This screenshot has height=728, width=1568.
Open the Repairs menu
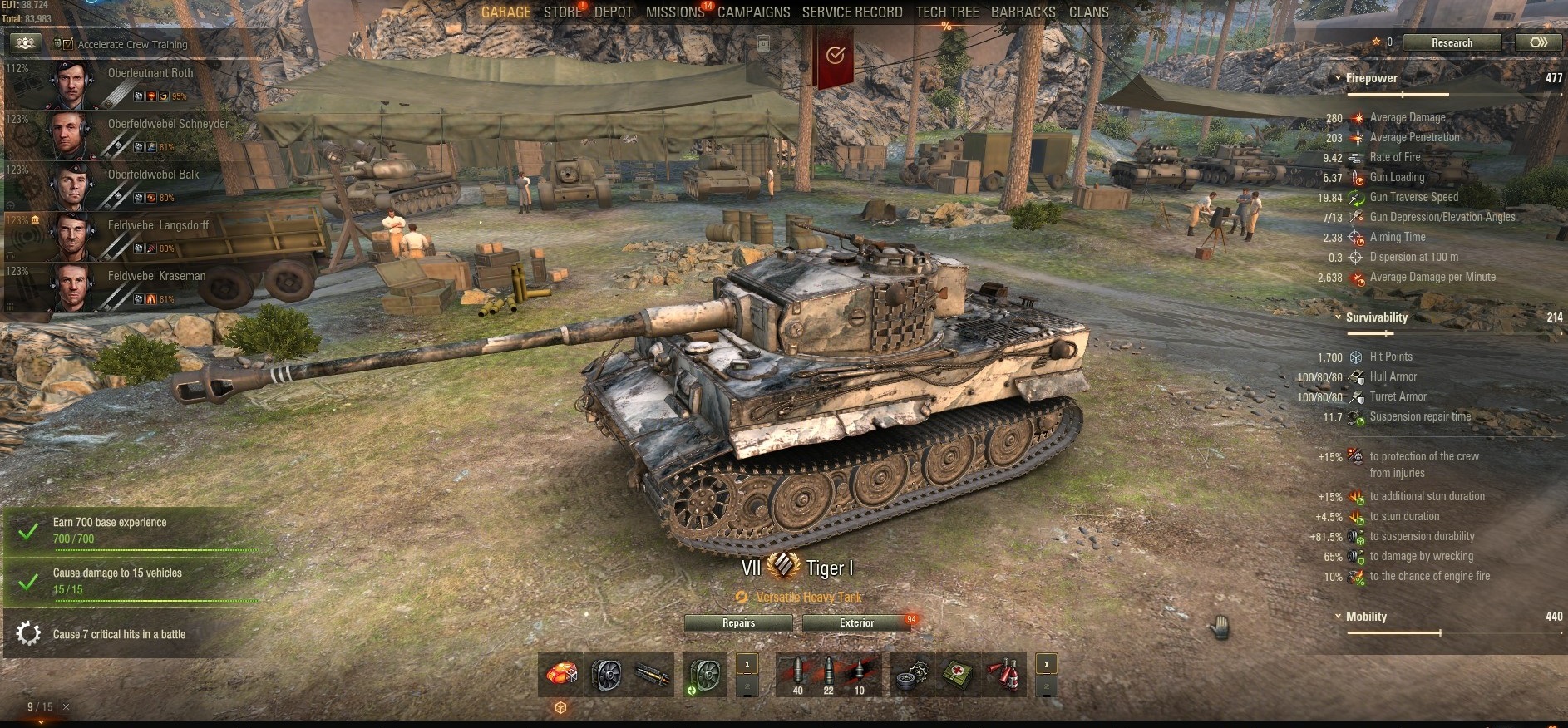pyautogui.click(x=738, y=623)
